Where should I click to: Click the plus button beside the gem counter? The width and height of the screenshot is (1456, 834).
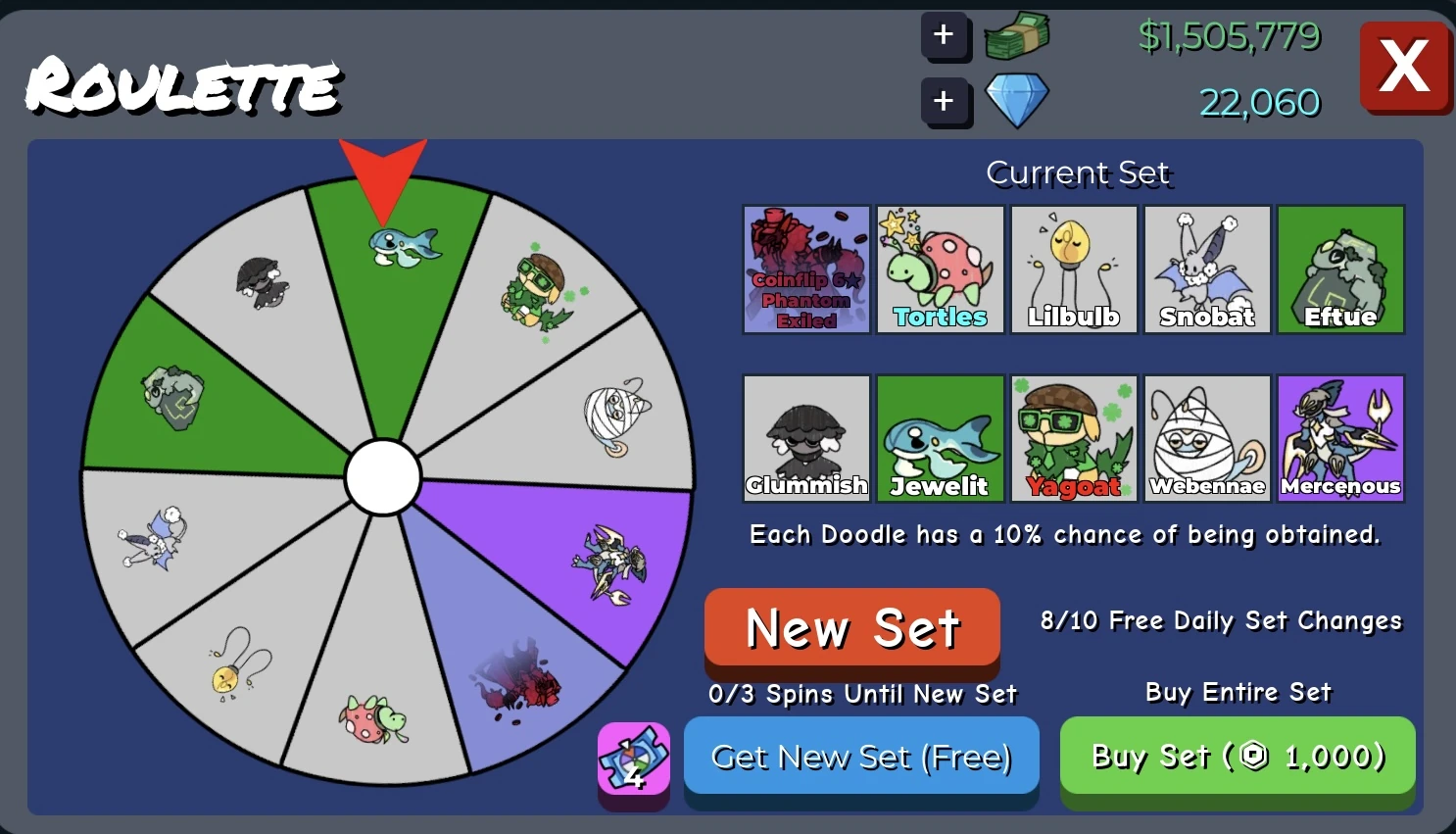944,101
